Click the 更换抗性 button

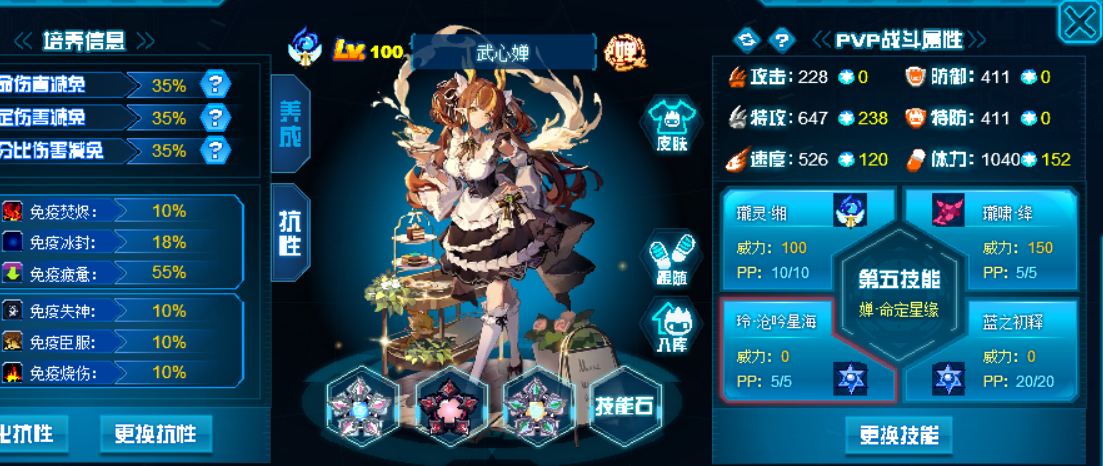(x=155, y=434)
